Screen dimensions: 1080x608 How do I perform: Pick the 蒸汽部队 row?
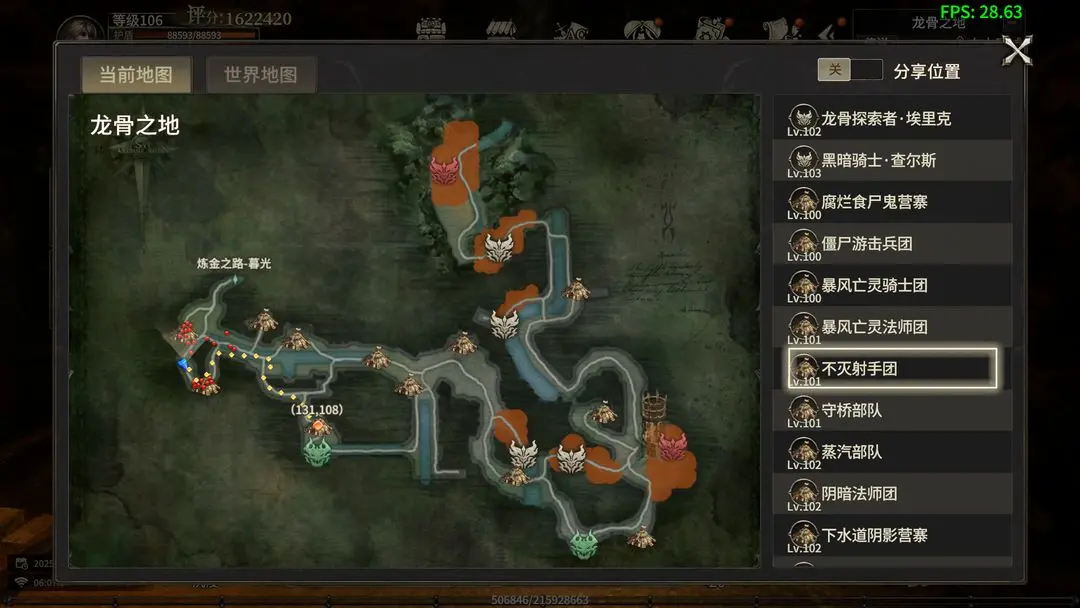892,452
